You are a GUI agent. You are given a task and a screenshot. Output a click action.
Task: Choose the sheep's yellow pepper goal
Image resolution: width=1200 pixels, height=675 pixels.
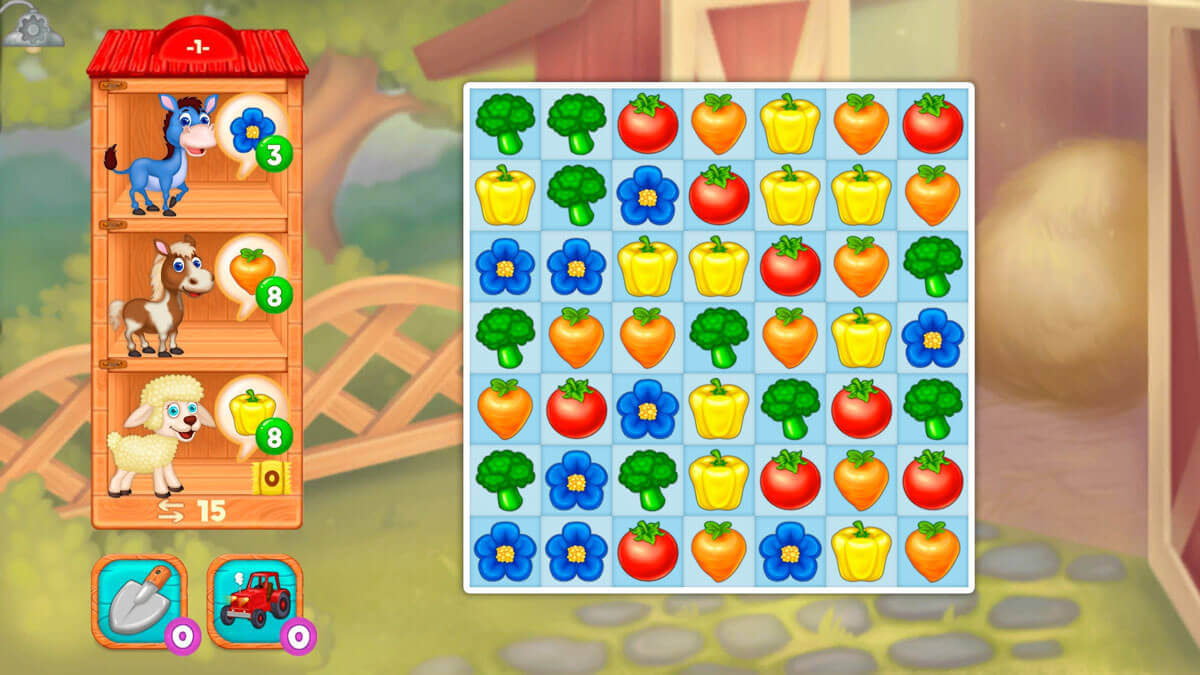251,411
